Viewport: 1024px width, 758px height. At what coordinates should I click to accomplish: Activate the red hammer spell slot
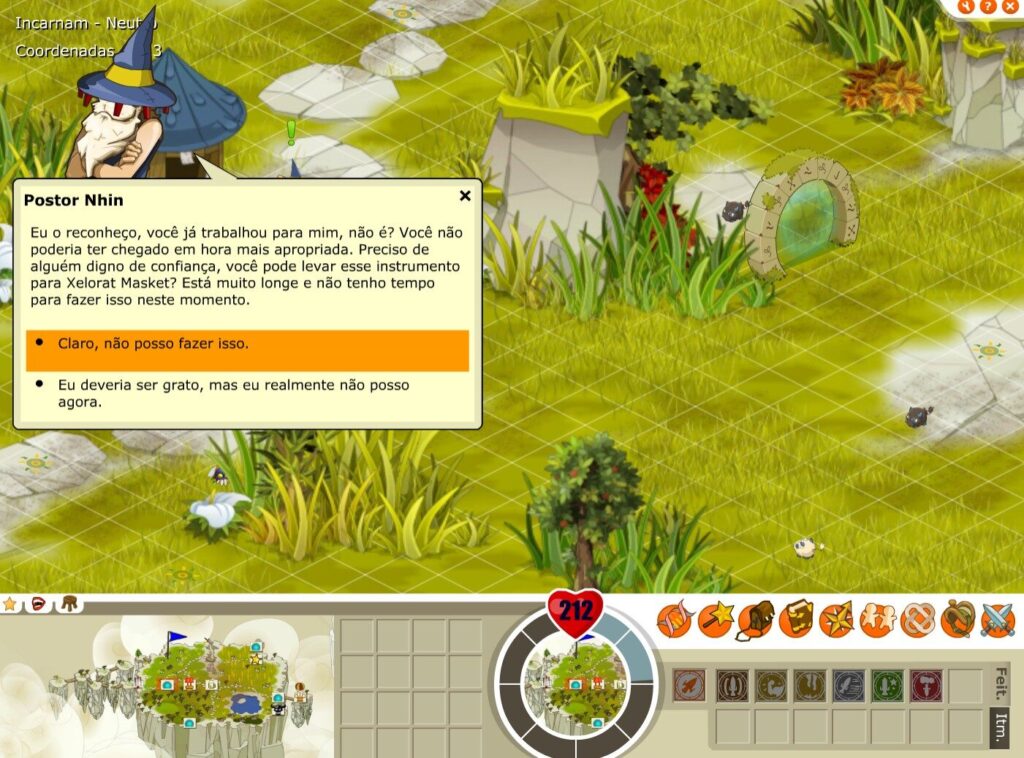926,686
